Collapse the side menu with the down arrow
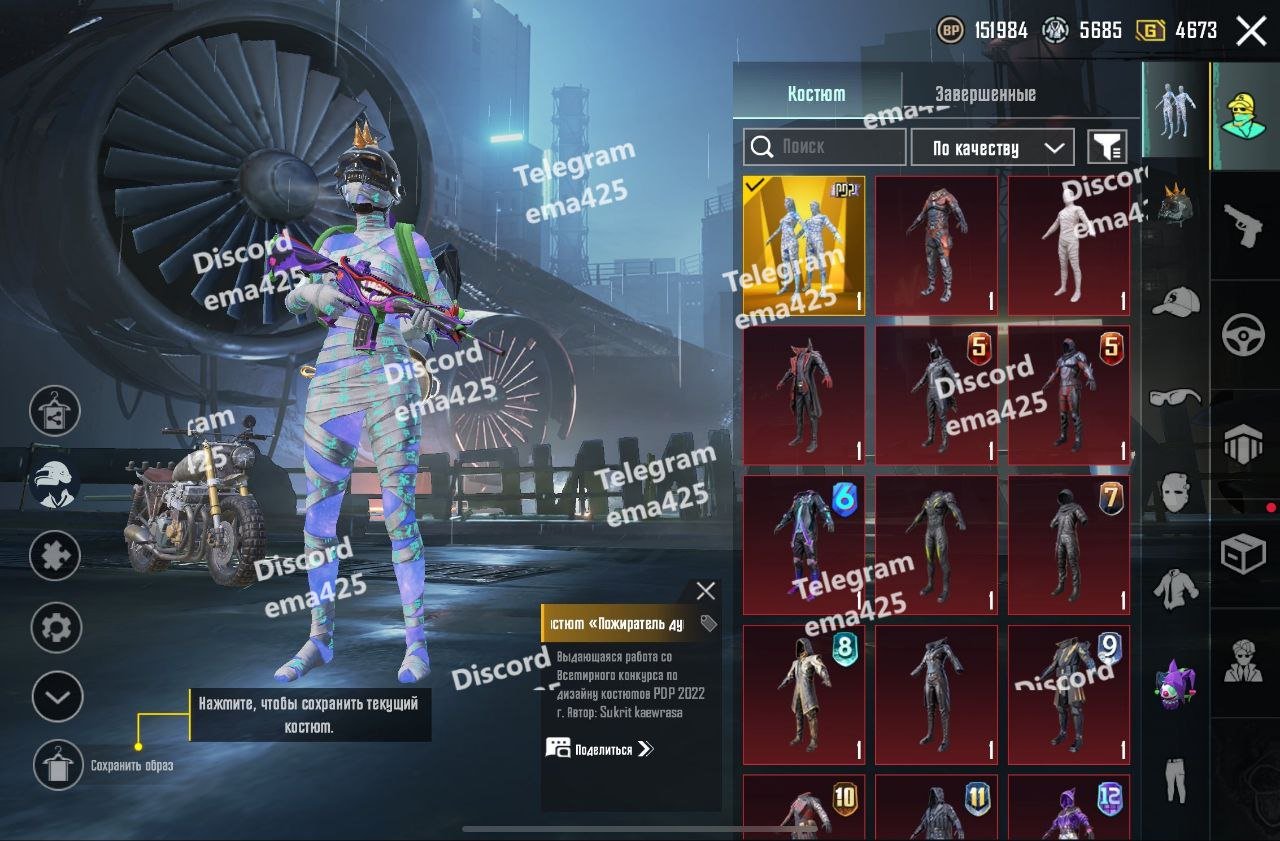This screenshot has height=841, width=1280. (57, 696)
